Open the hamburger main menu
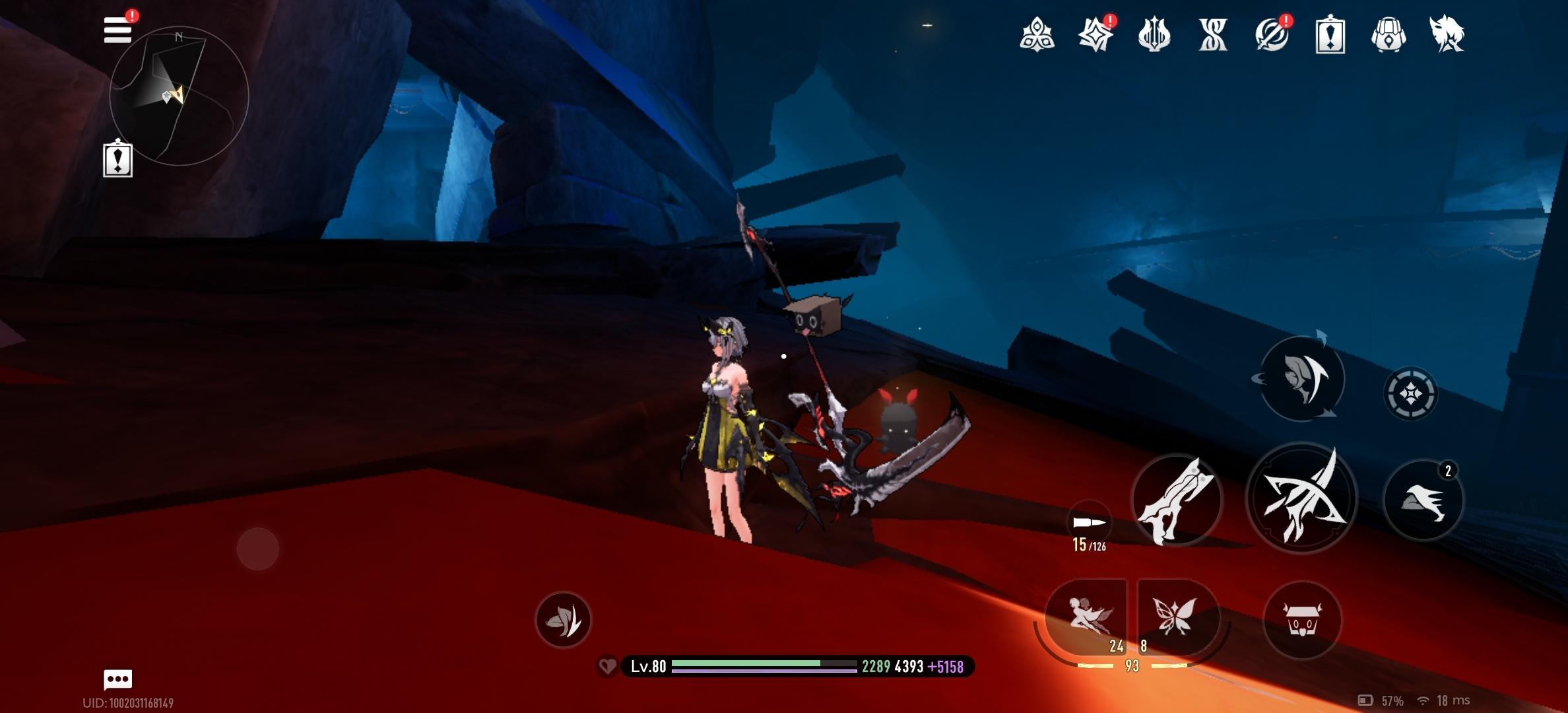1568x713 pixels. 117,30
